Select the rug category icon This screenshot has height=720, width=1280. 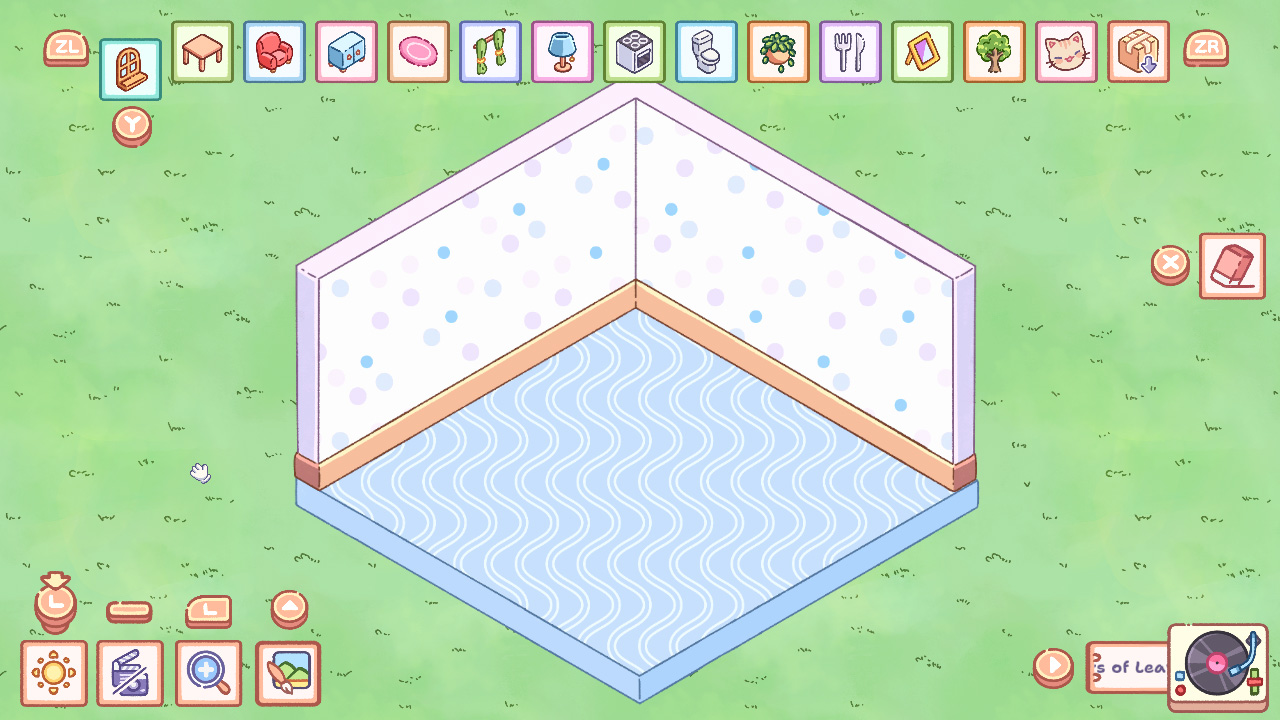[x=418, y=52]
